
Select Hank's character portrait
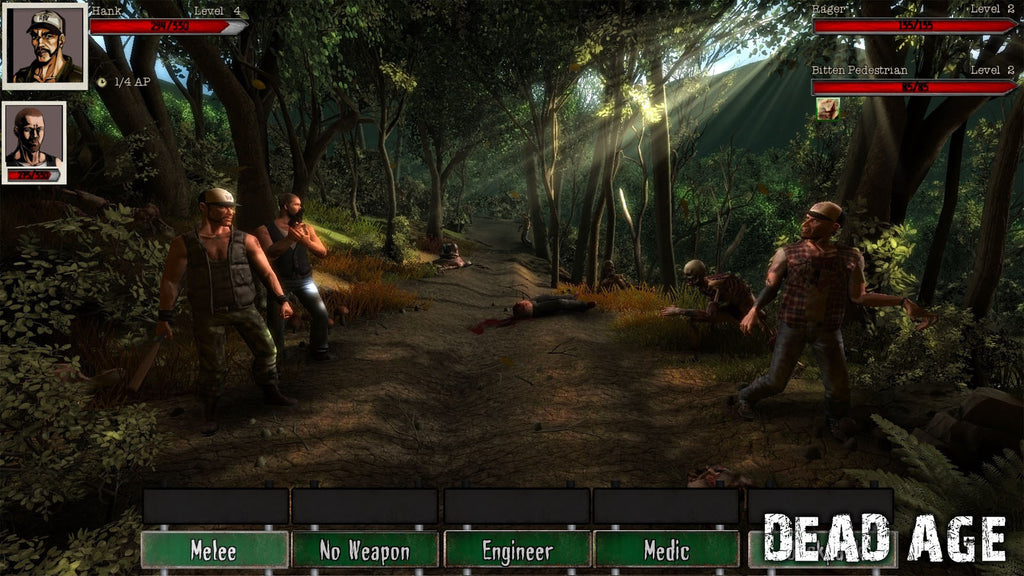[45, 45]
